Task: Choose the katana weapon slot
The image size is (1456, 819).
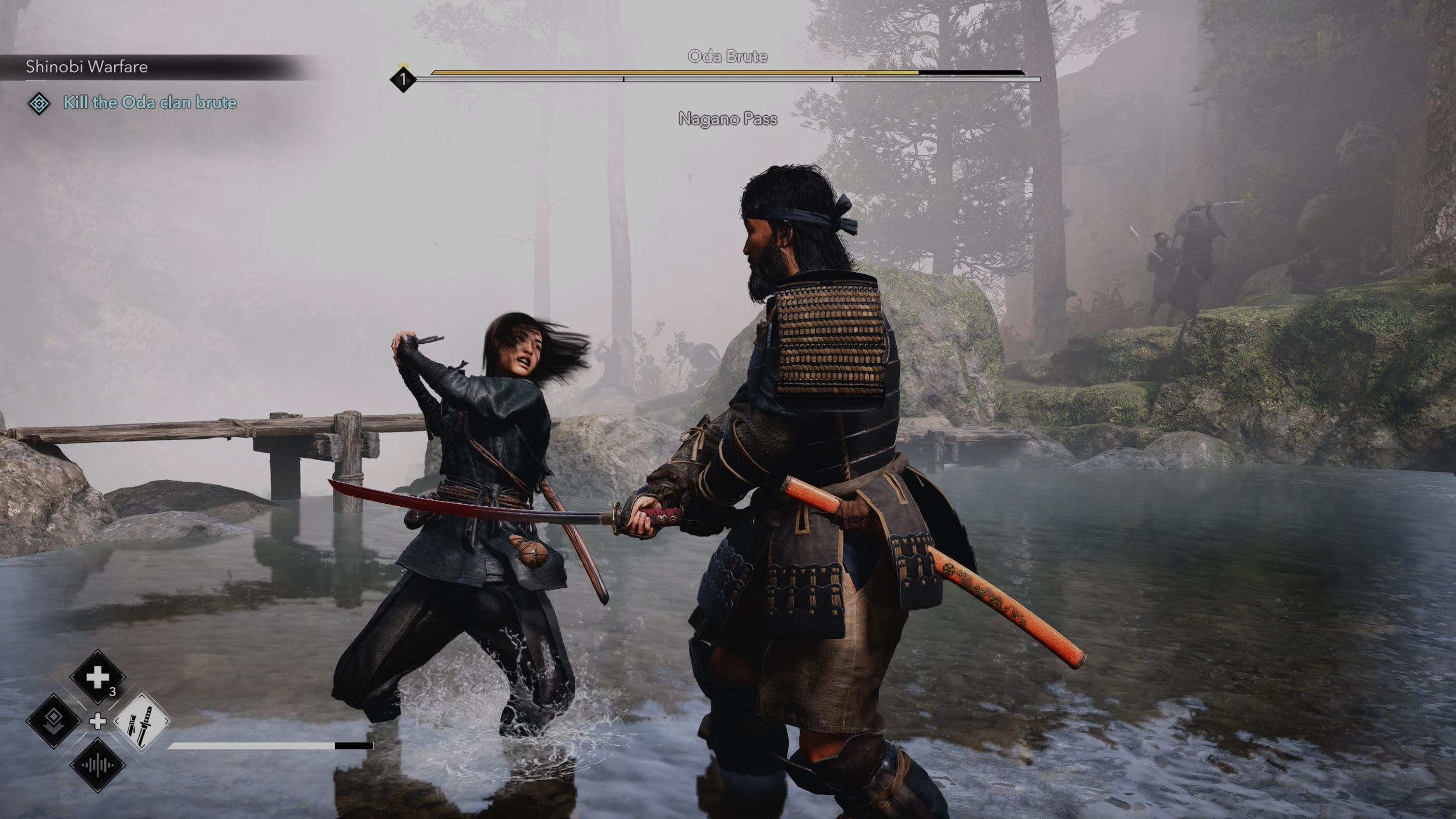Action: (x=142, y=721)
